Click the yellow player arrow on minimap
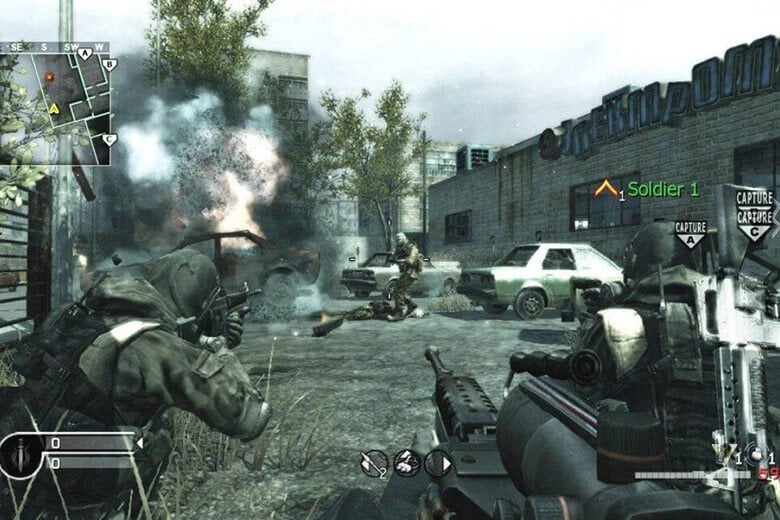Image resolution: width=780 pixels, height=520 pixels. tap(54, 107)
